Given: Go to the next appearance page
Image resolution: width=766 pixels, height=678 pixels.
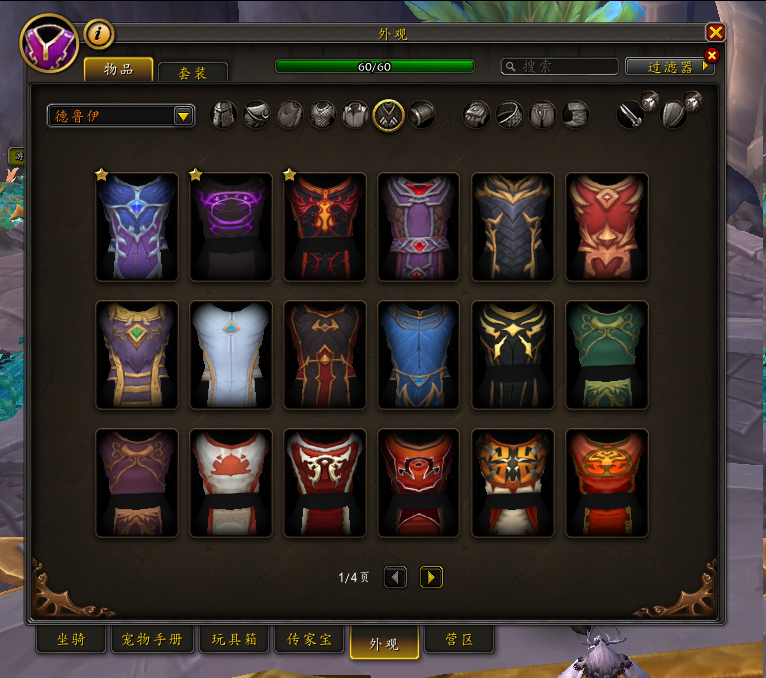Looking at the screenshot, I should click(x=431, y=577).
